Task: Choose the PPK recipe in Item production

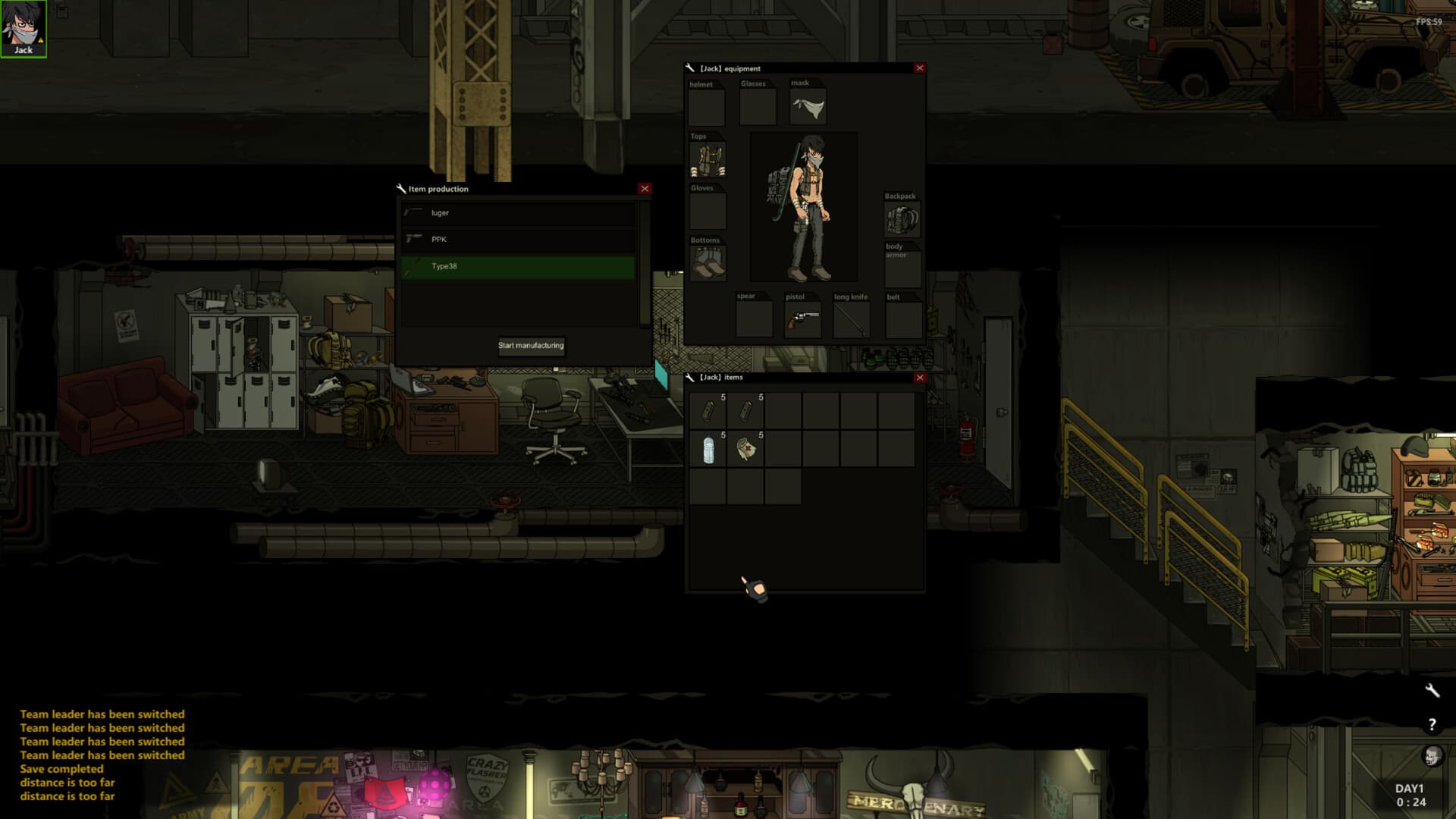Action: pyautogui.click(x=519, y=240)
